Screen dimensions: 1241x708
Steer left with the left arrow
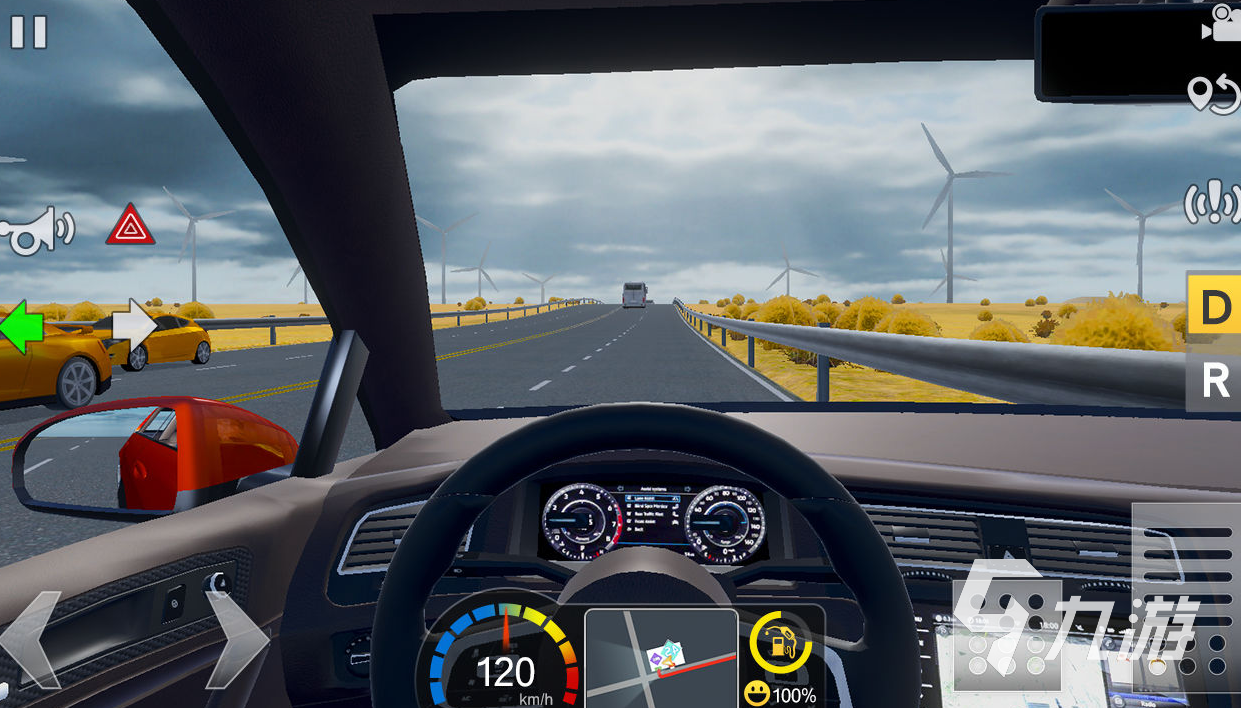click(x=31, y=640)
